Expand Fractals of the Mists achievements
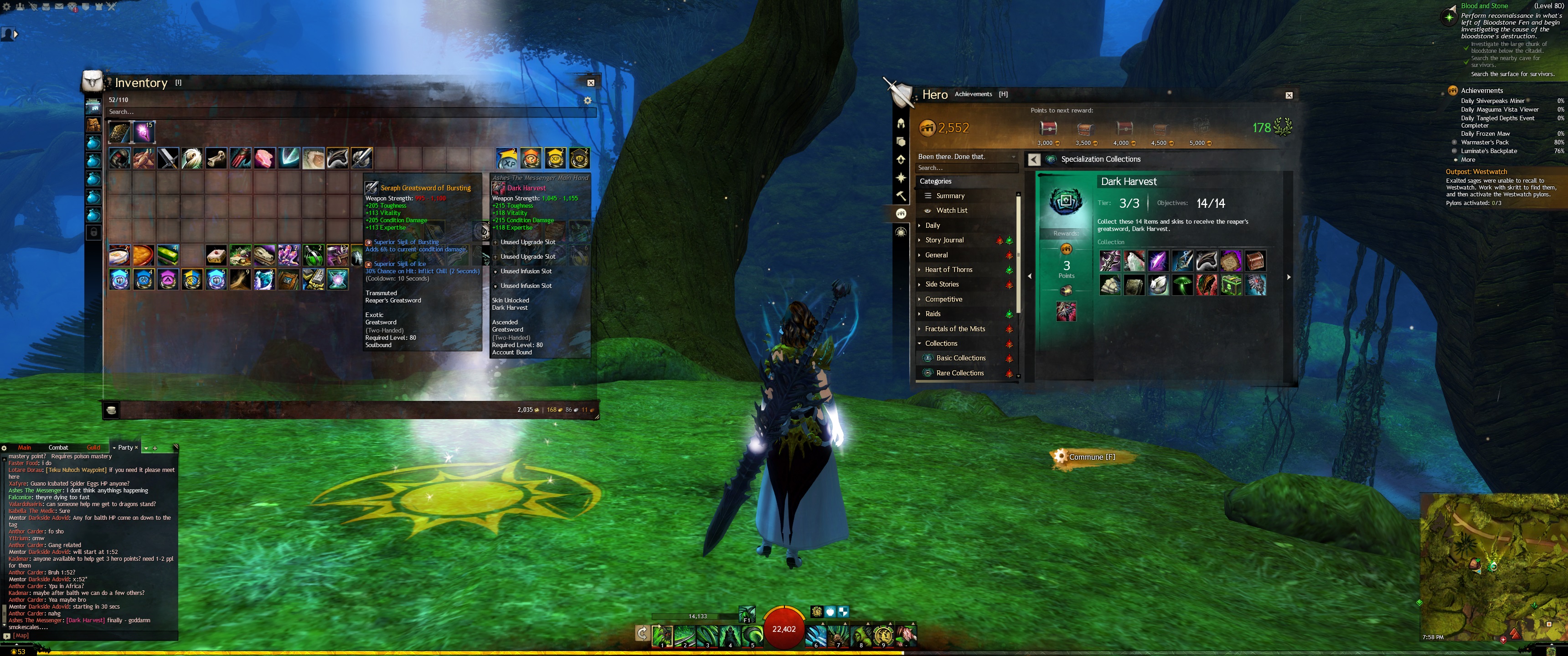The image size is (1568, 656). (x=954, y=328)
